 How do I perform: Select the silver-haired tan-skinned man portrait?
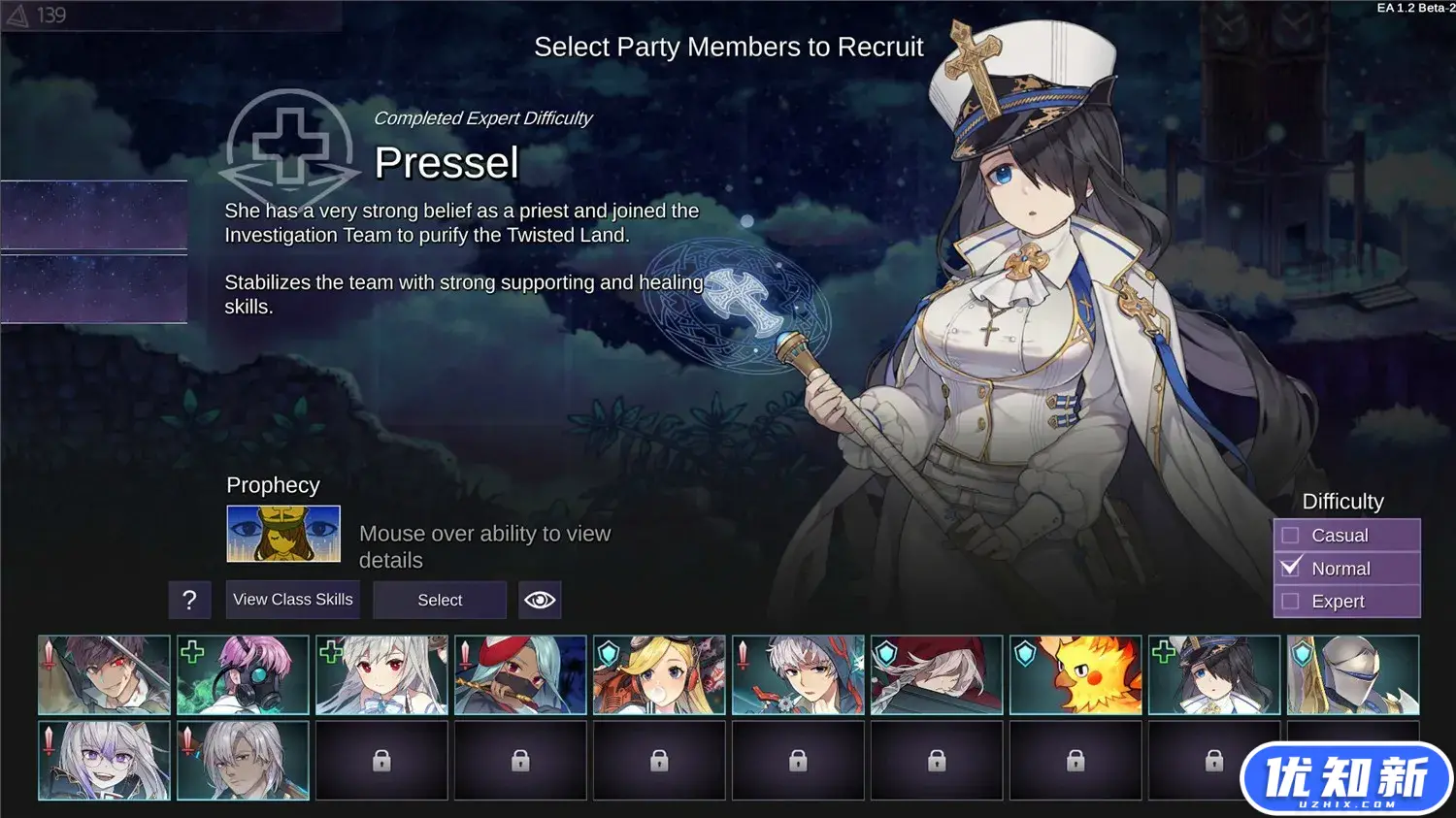243,760
